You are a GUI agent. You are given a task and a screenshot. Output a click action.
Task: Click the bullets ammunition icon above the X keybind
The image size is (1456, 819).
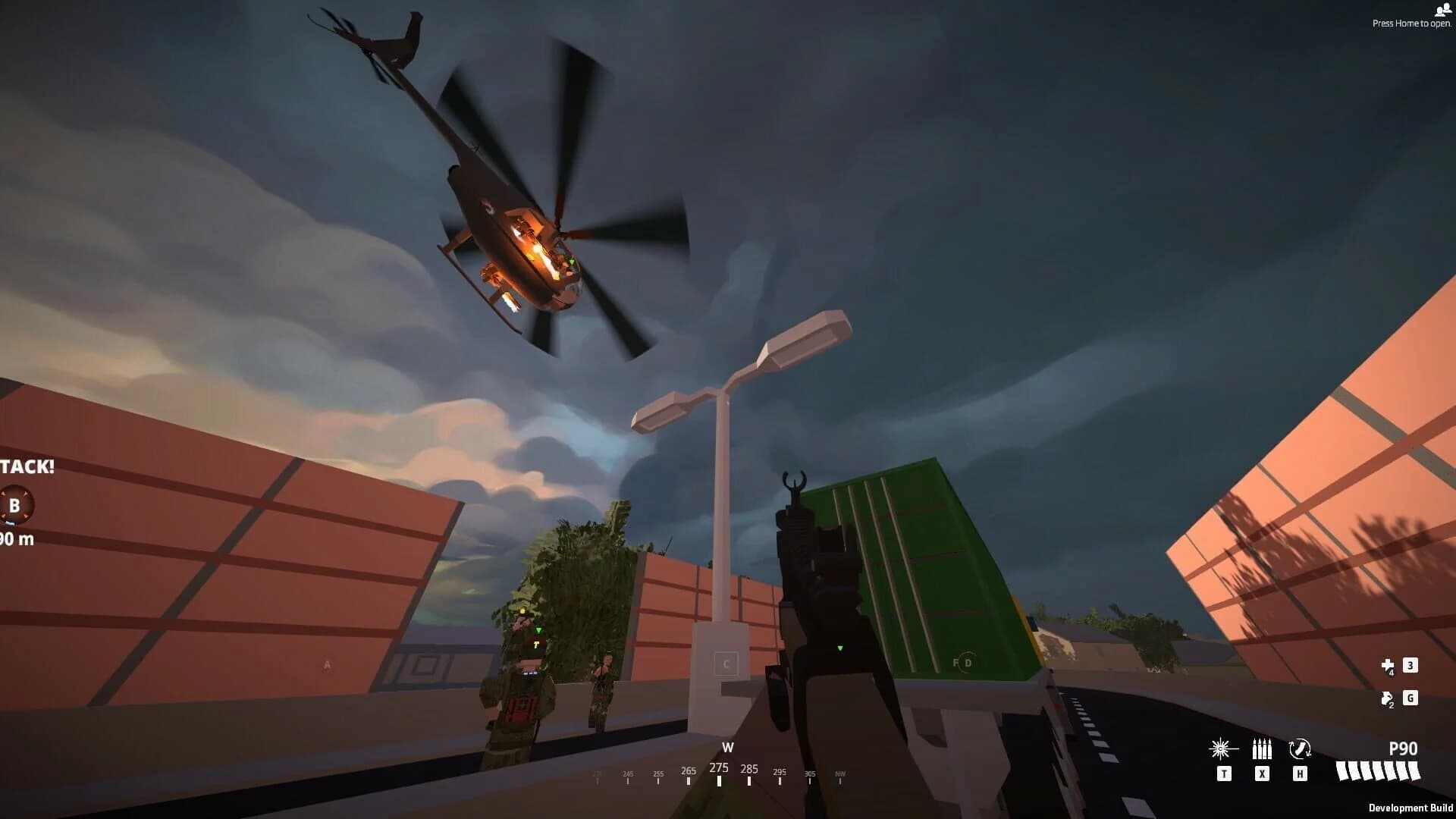tap(1262, 748)
